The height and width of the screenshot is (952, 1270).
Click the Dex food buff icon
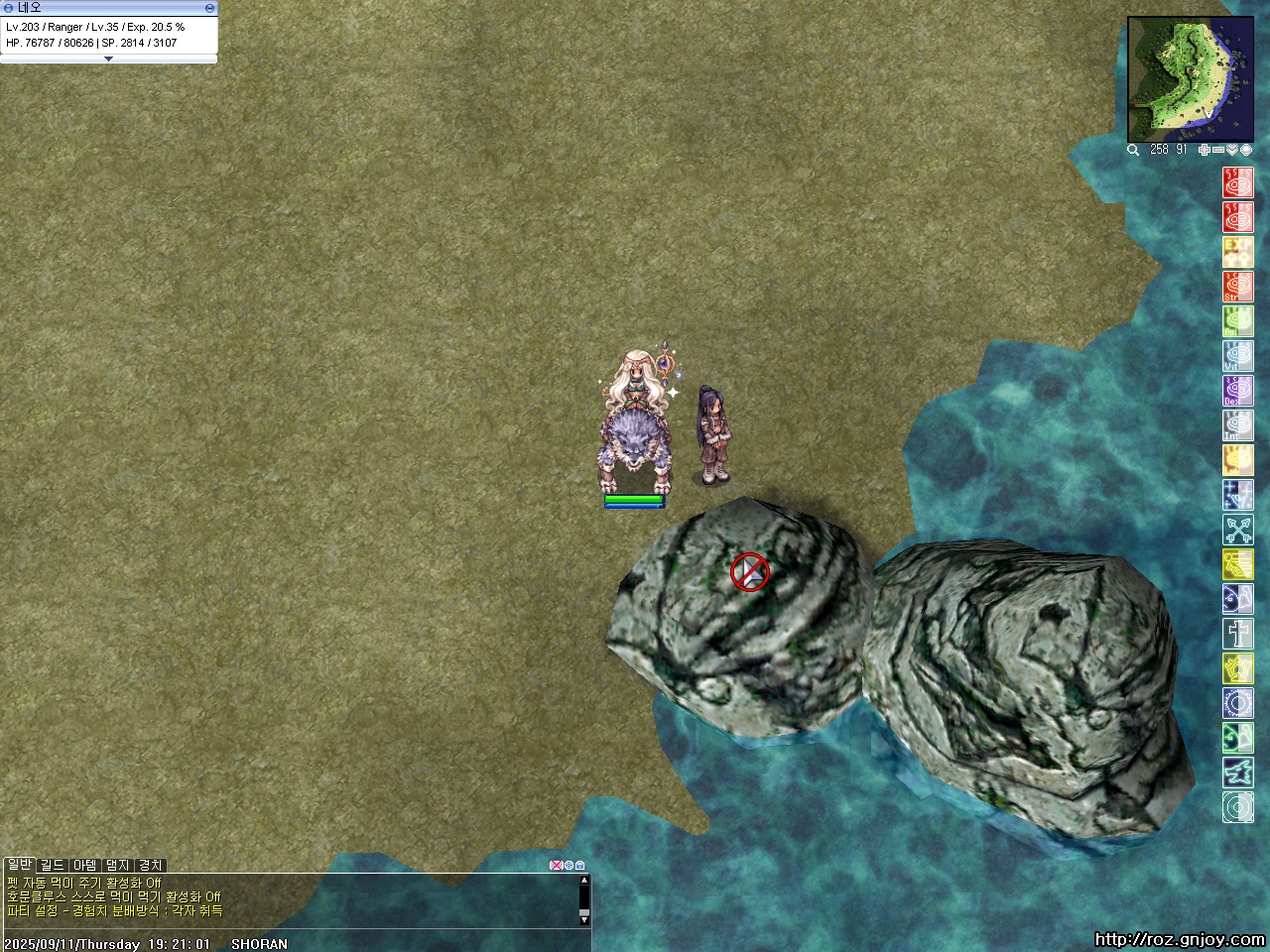[1237, 391]
